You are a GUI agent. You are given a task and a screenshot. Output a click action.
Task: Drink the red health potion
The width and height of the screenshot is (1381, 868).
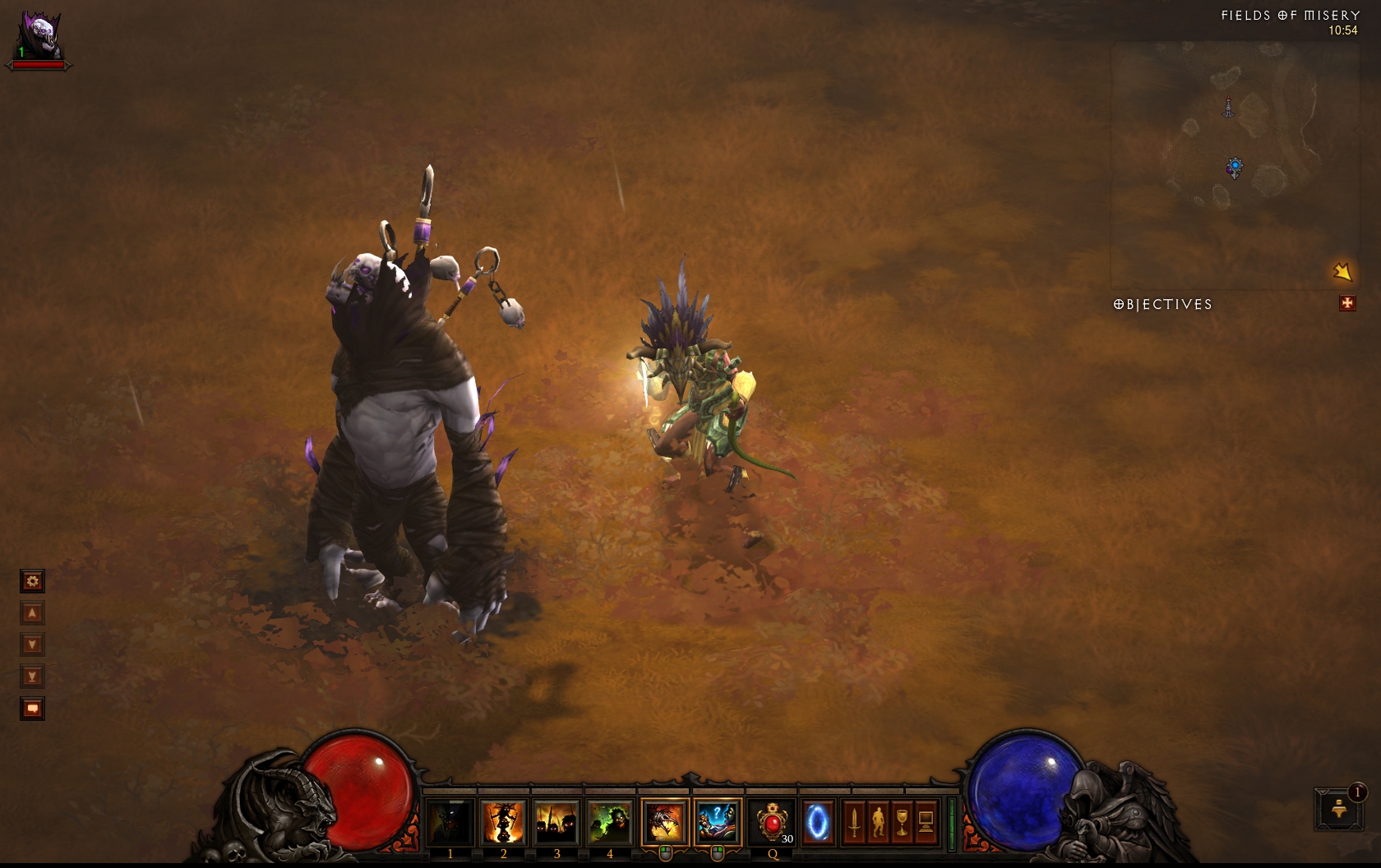pos(773,821)
